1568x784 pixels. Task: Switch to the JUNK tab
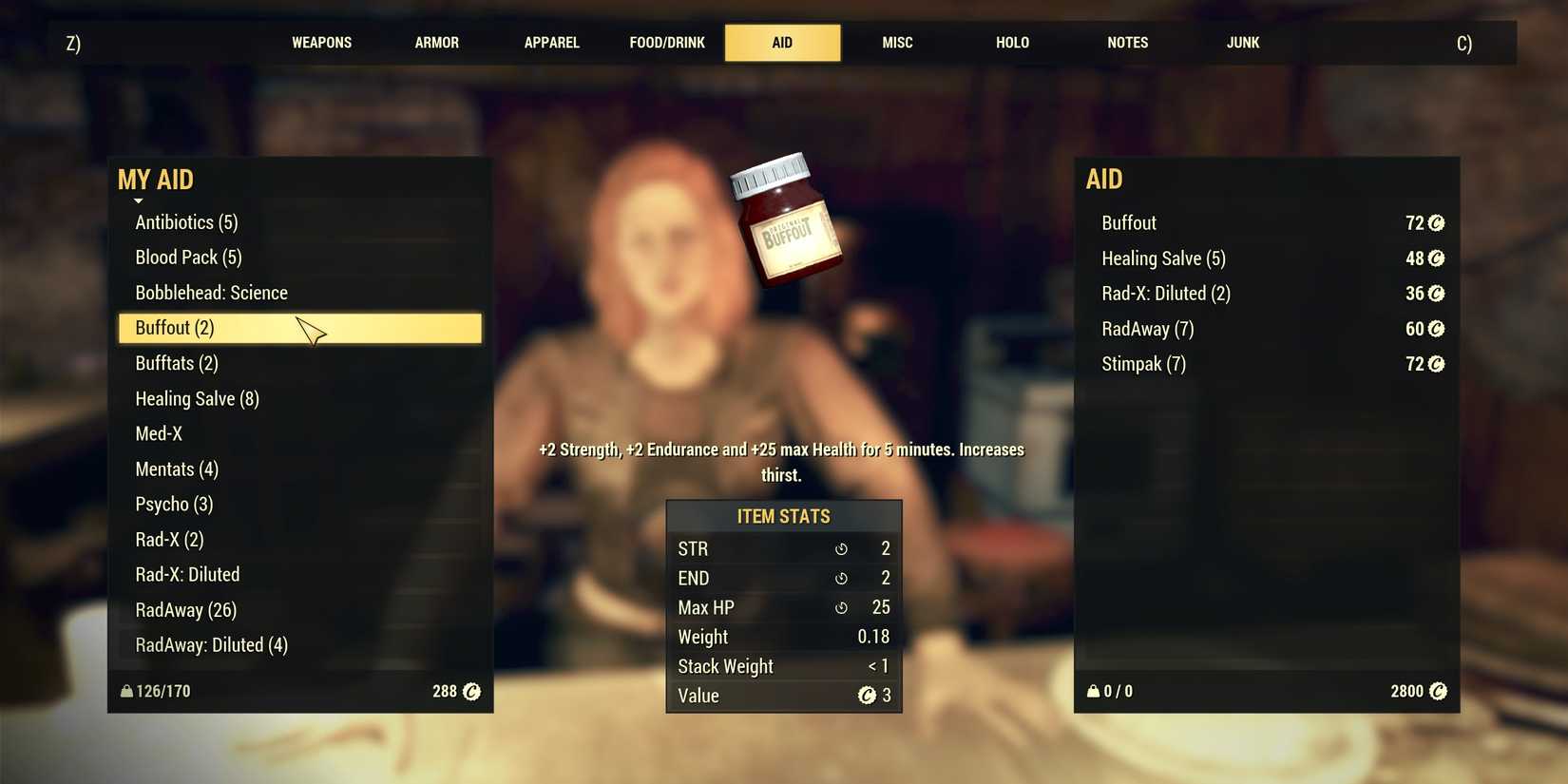pos(1242,42)
